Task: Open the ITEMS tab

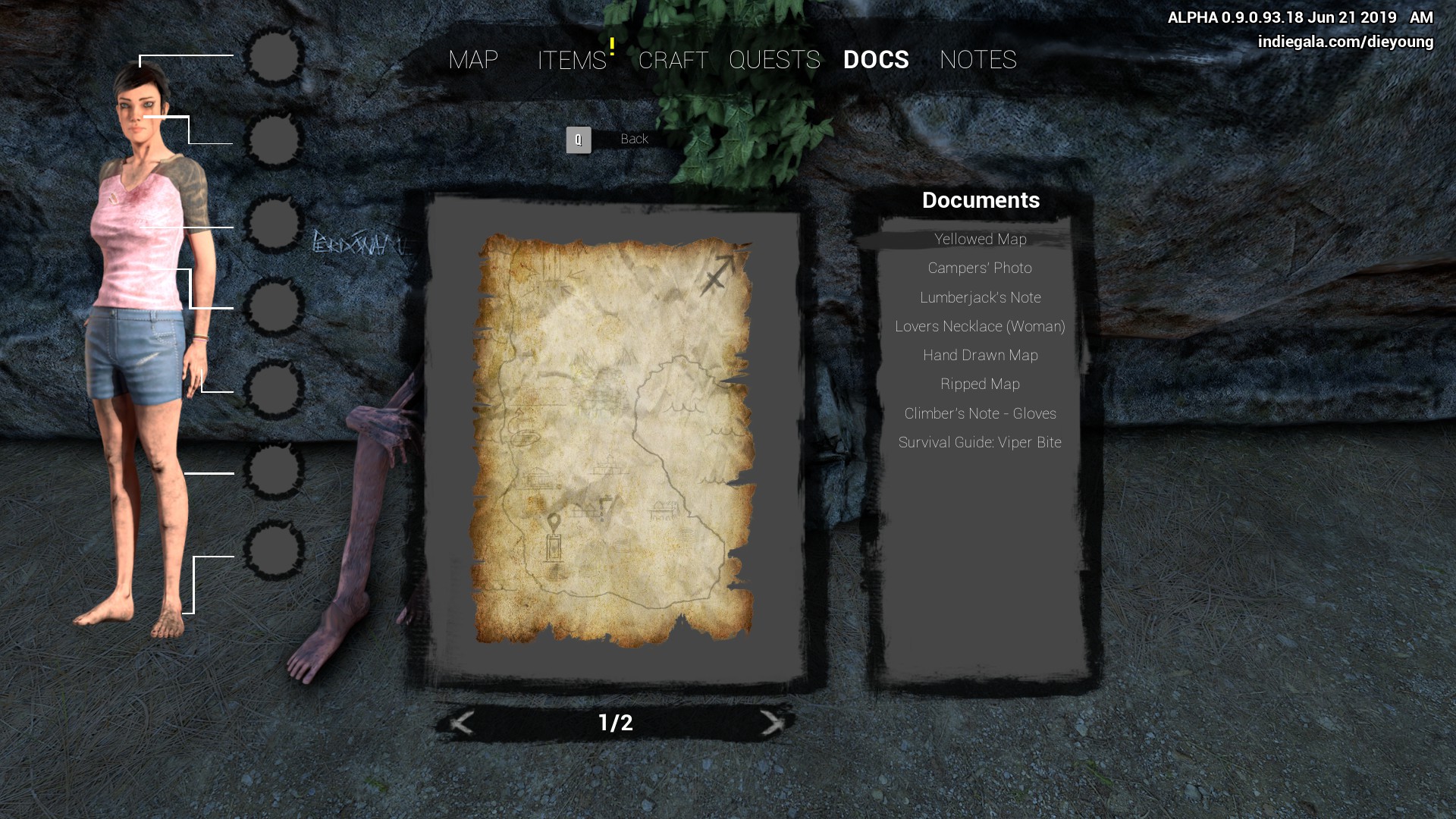Action: [x=572, y=60]
